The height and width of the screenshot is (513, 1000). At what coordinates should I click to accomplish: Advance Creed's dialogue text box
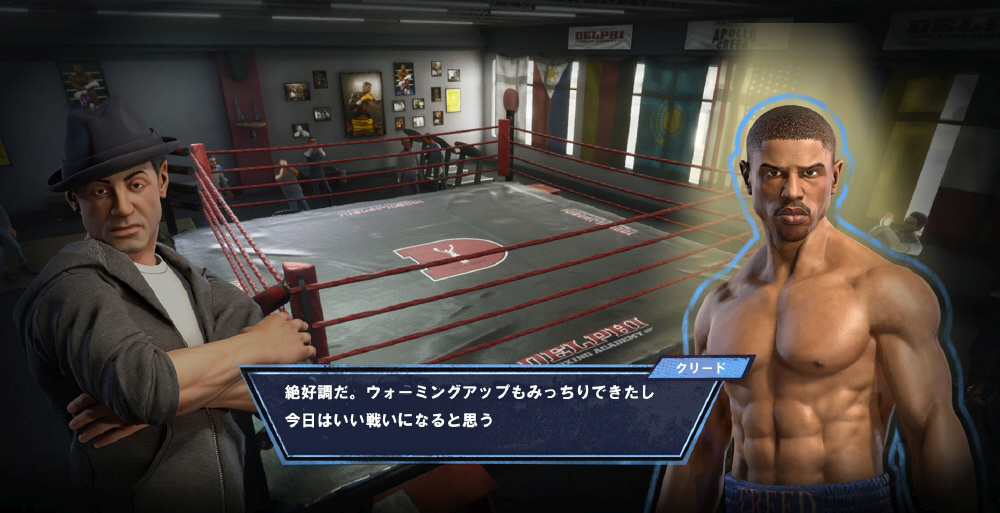(480, 408)
